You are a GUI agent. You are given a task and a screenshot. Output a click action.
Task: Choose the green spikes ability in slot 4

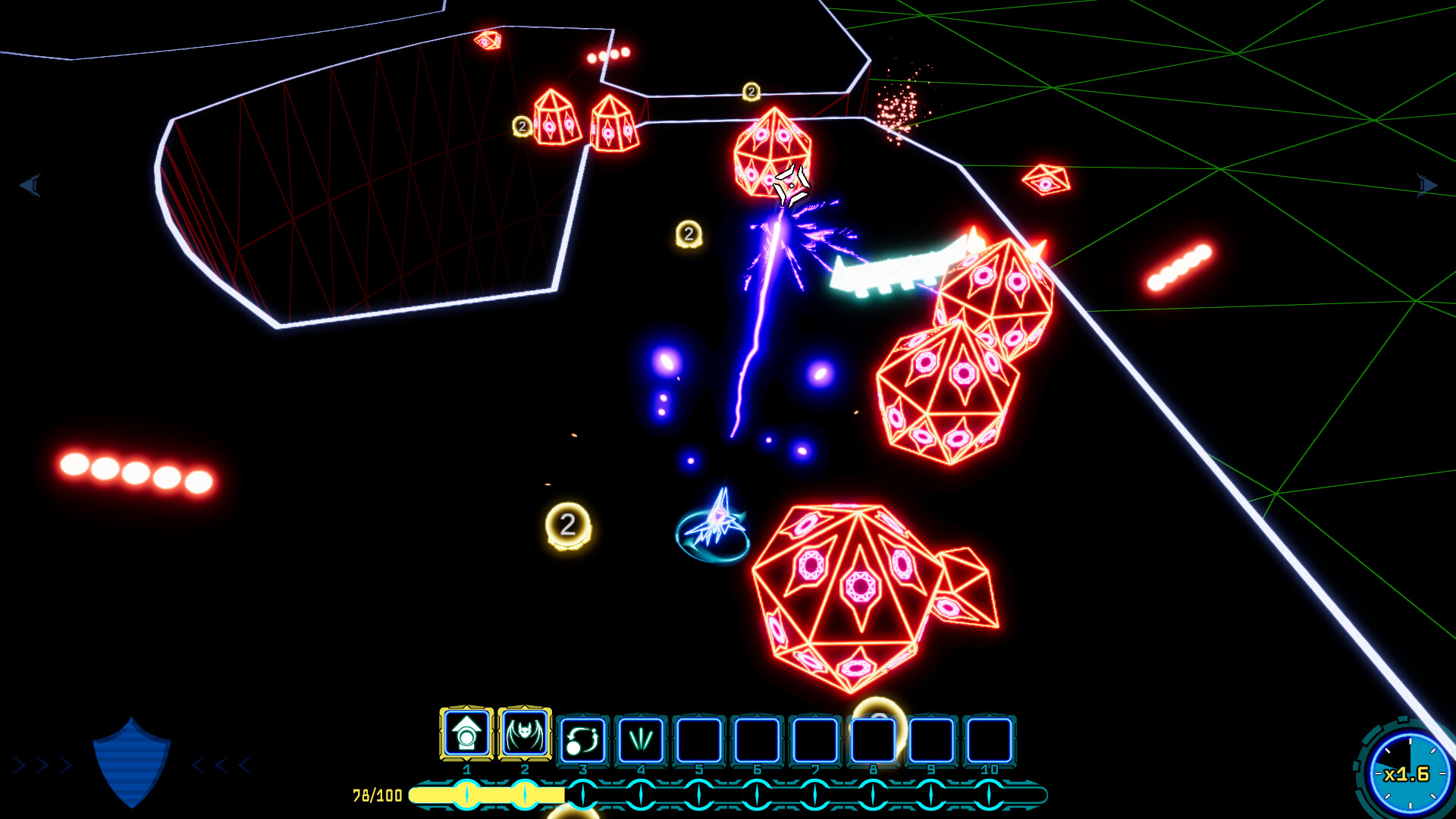click(x=641, y=739)
